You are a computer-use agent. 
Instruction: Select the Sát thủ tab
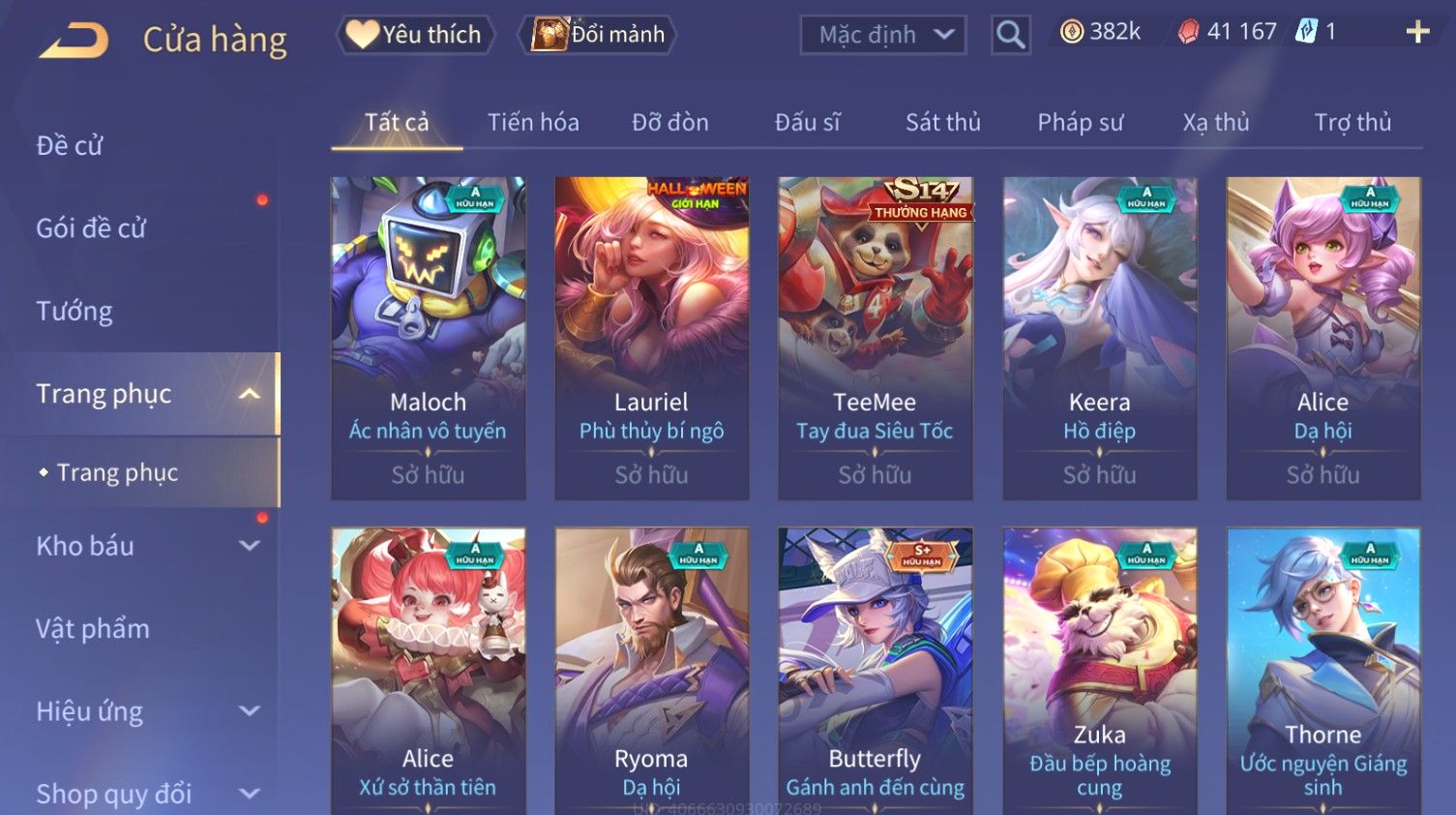click(x=942, y=123)
